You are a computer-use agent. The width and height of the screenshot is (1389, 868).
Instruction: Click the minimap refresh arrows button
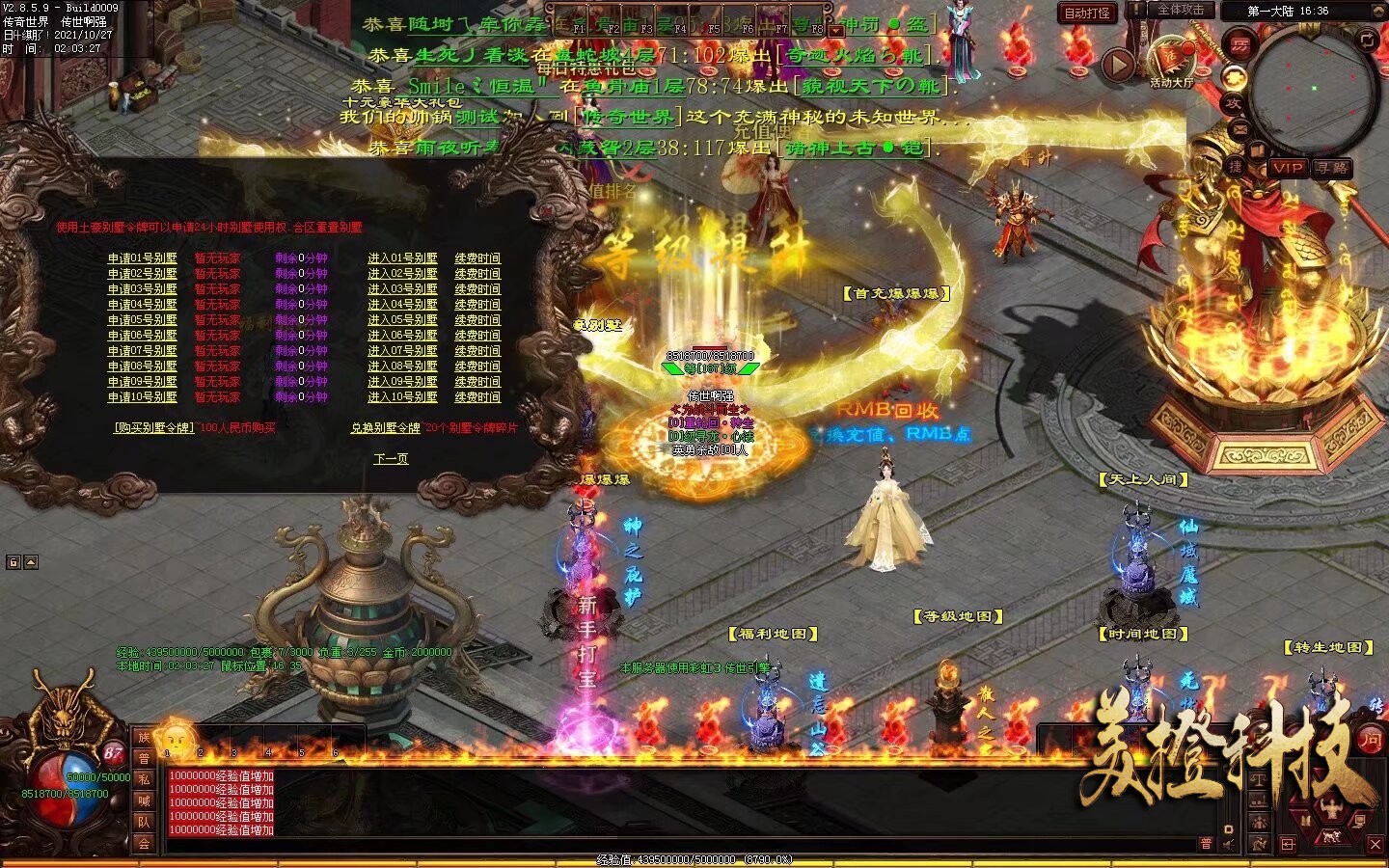[x=1368, y=40]
